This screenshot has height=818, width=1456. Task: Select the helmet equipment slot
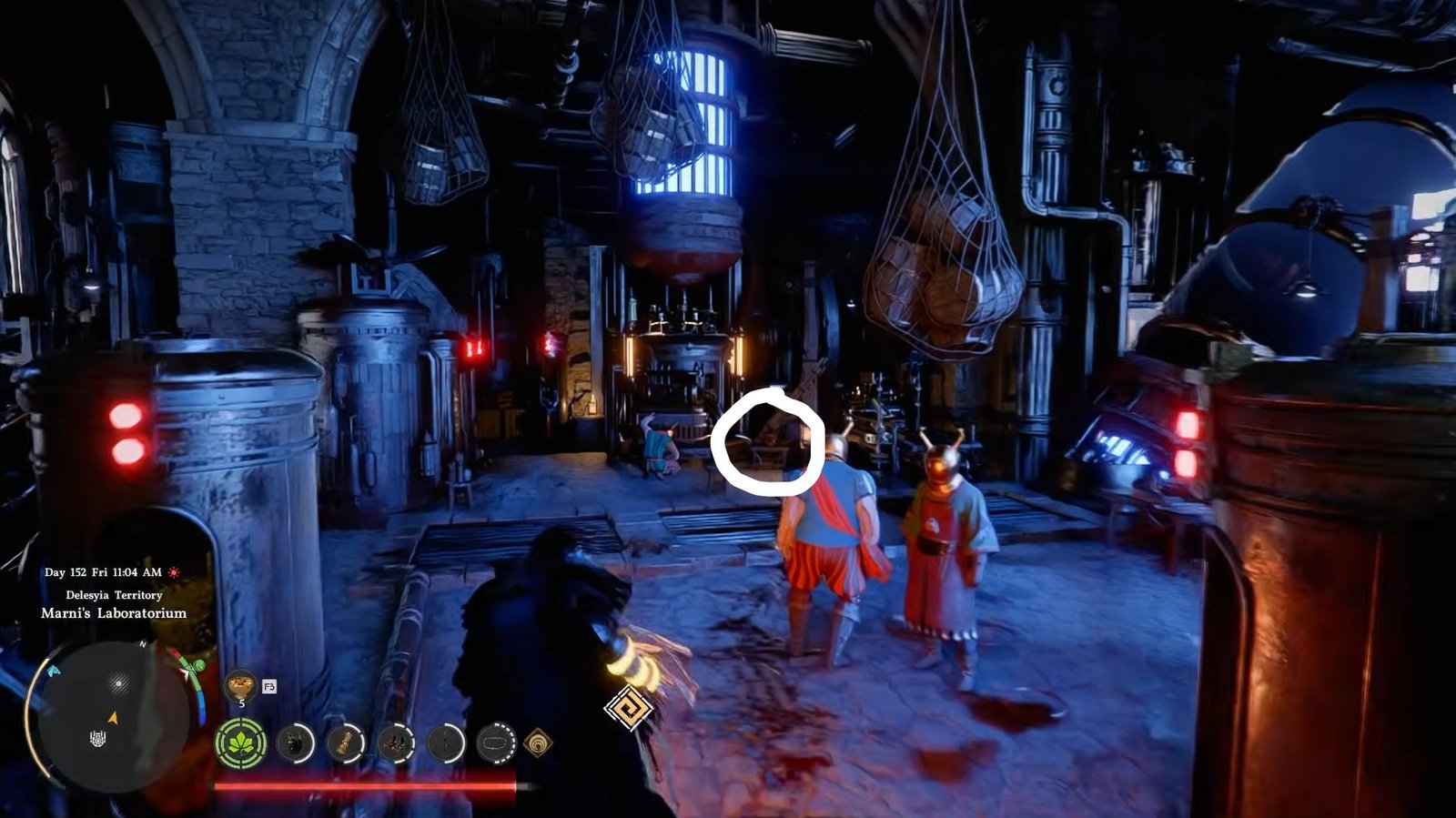pyautogui.click(x=295, y=743)
